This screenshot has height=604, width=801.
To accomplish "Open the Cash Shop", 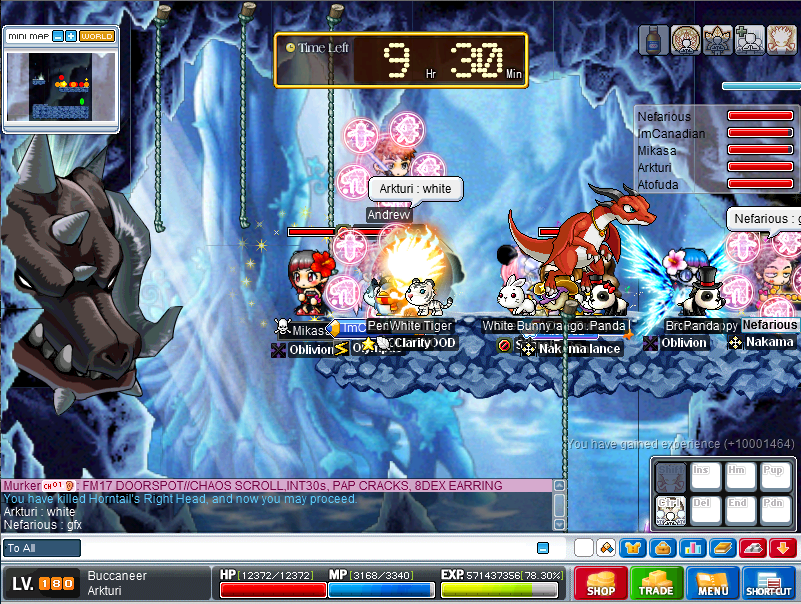I will point(600,583).
